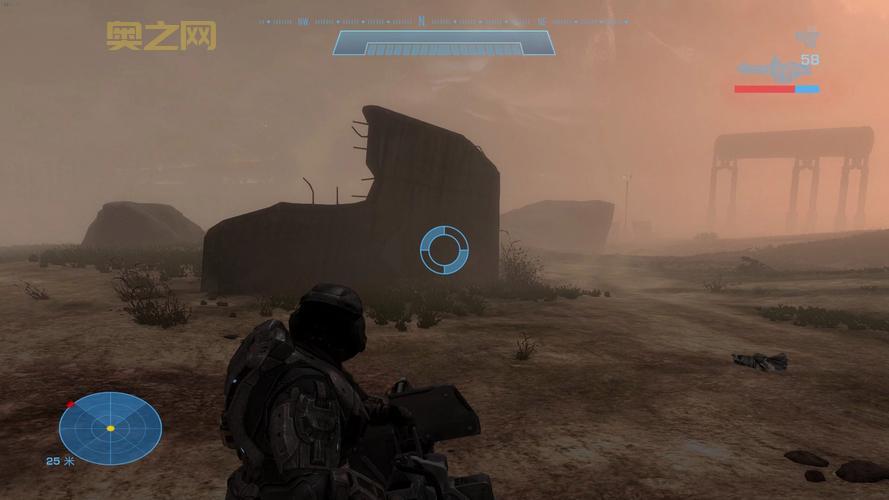Click the circular motion tracker radar
The height and width of the screenshot is (500, 889).
[x=110, y=428]
